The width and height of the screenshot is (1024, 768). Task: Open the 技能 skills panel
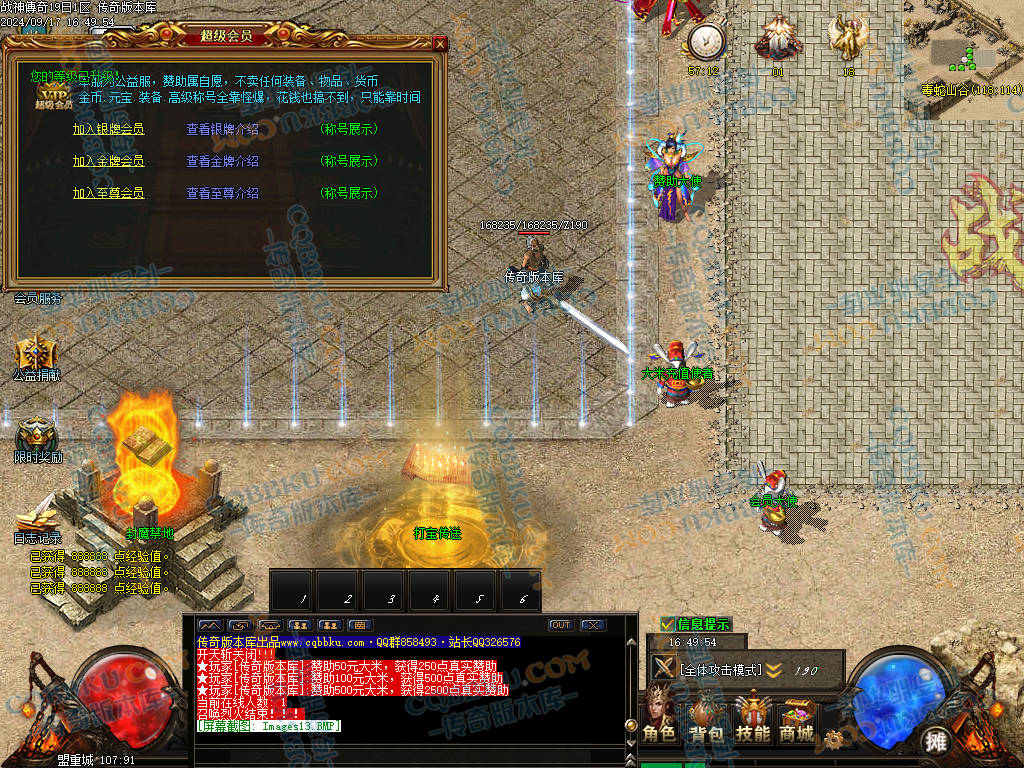point(752,717)
